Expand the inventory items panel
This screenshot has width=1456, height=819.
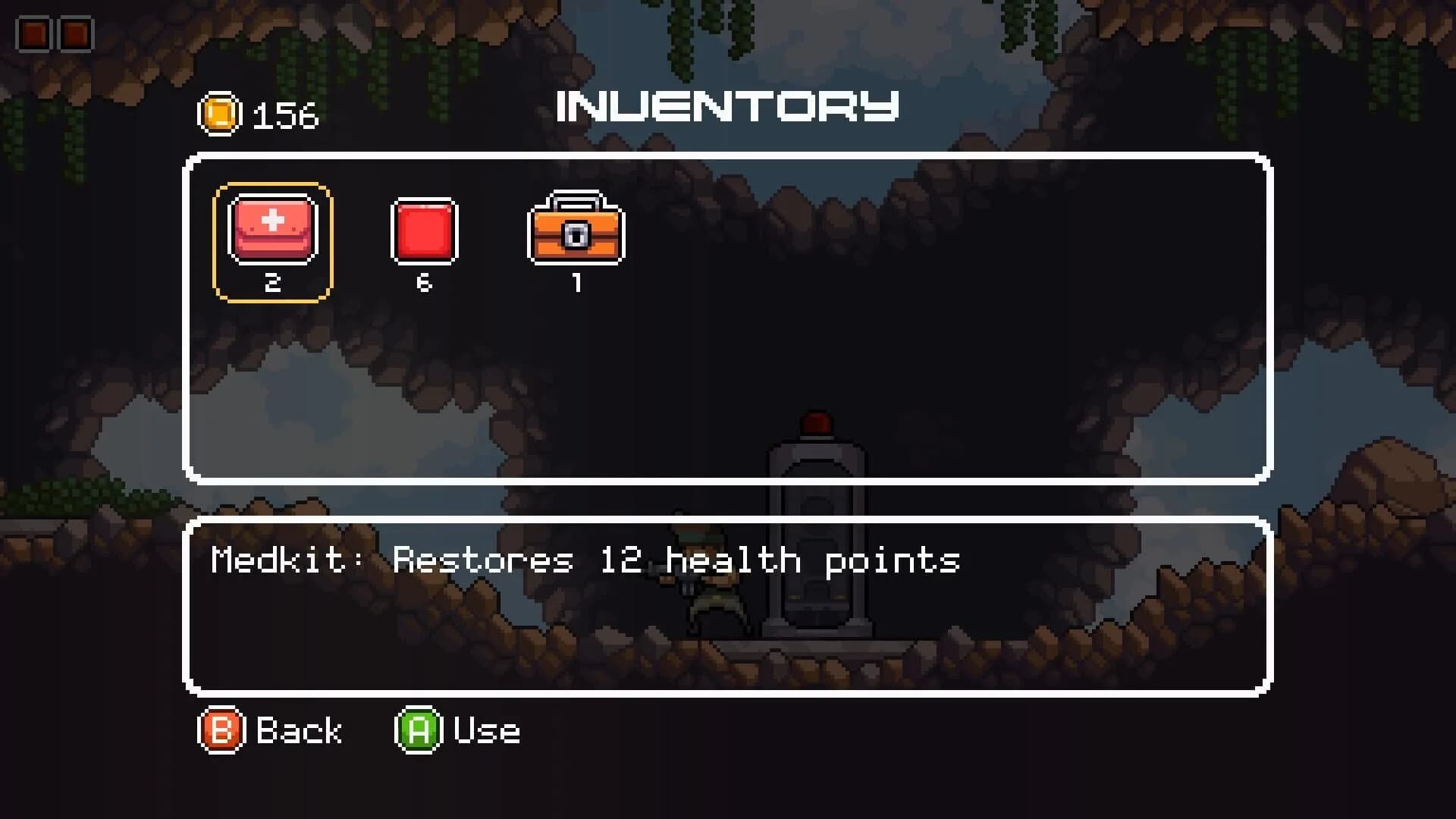[728, 318]
